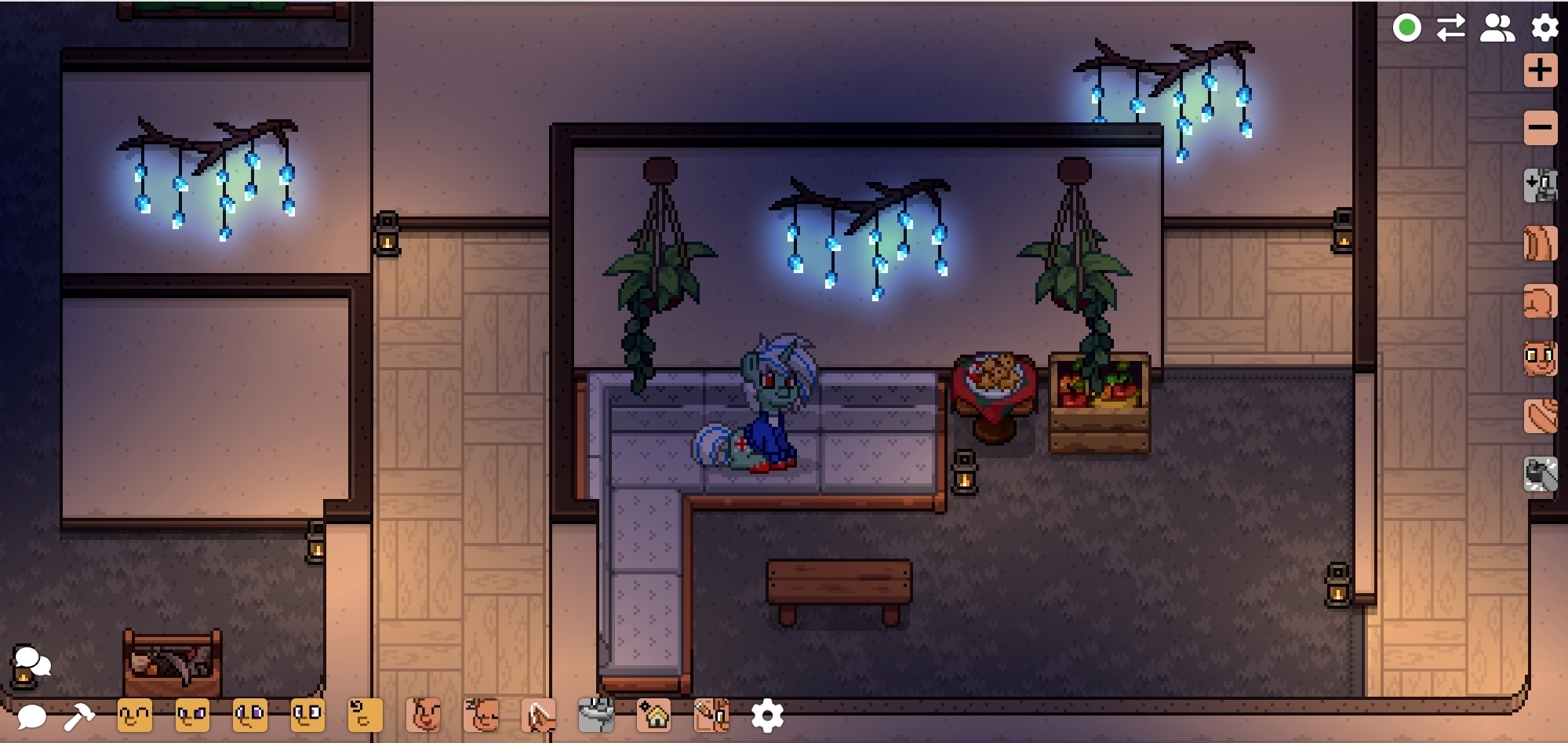
Task: Click the pony ear action button
Action: point(539,716)
